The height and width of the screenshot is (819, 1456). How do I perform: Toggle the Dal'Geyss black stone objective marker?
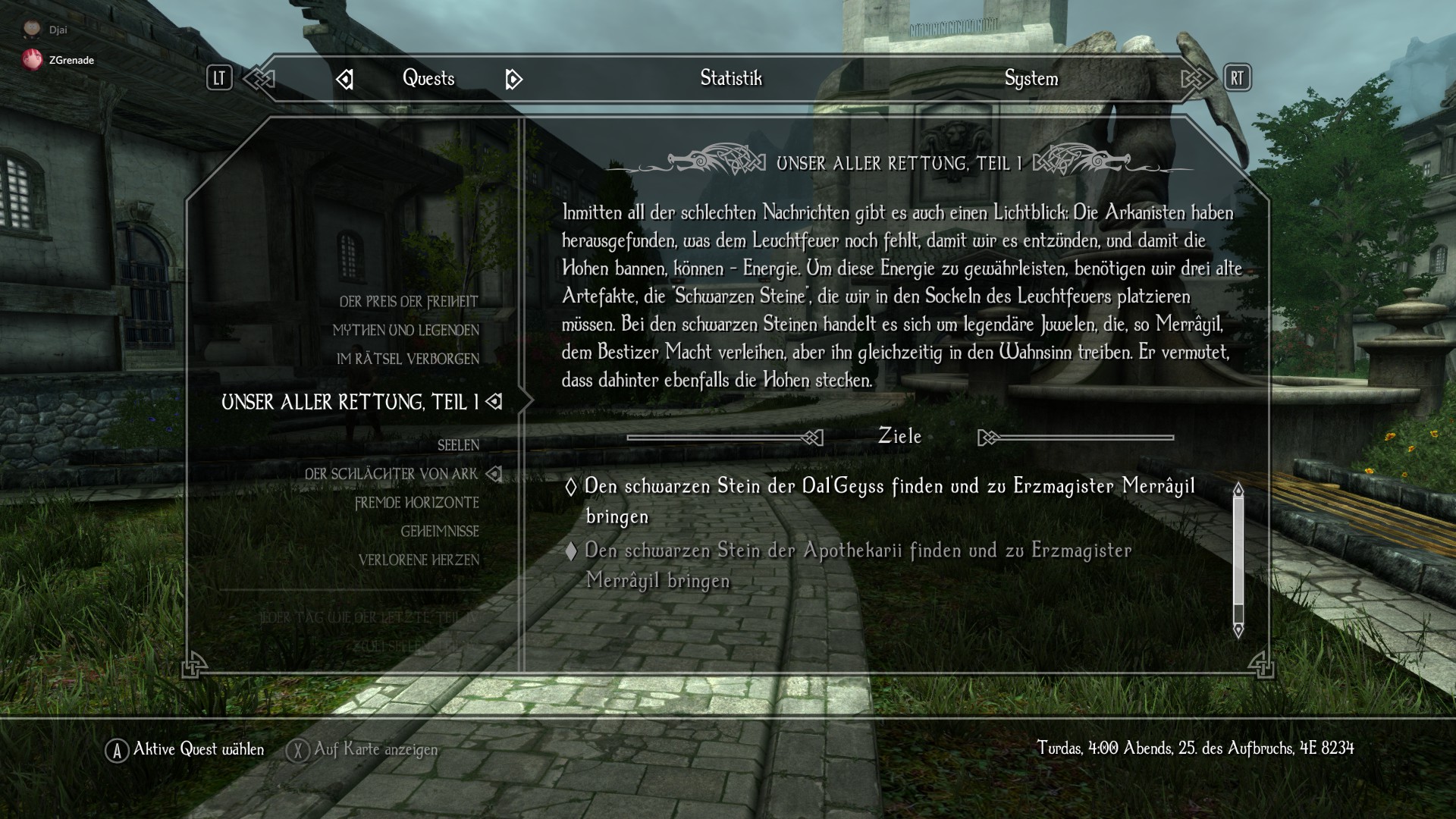tap(571, 486)
